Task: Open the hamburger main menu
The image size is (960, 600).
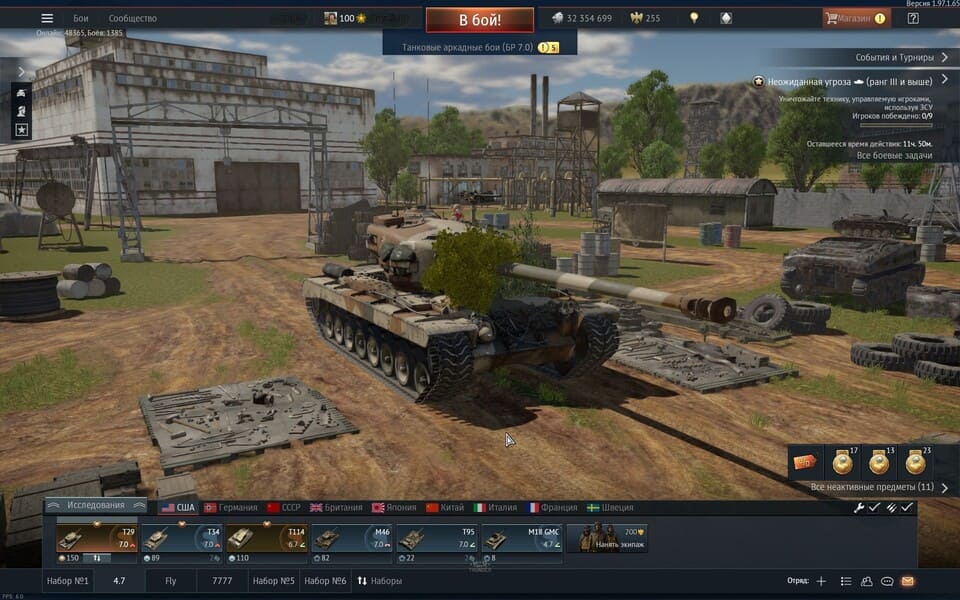Action: (x=47, y=18)
